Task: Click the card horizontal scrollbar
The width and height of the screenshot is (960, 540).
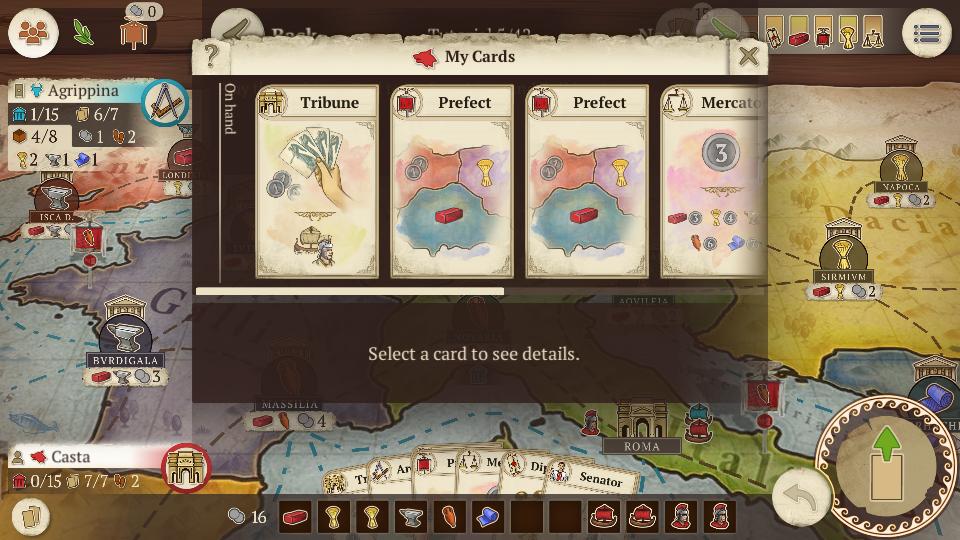Action: [350, 292]
